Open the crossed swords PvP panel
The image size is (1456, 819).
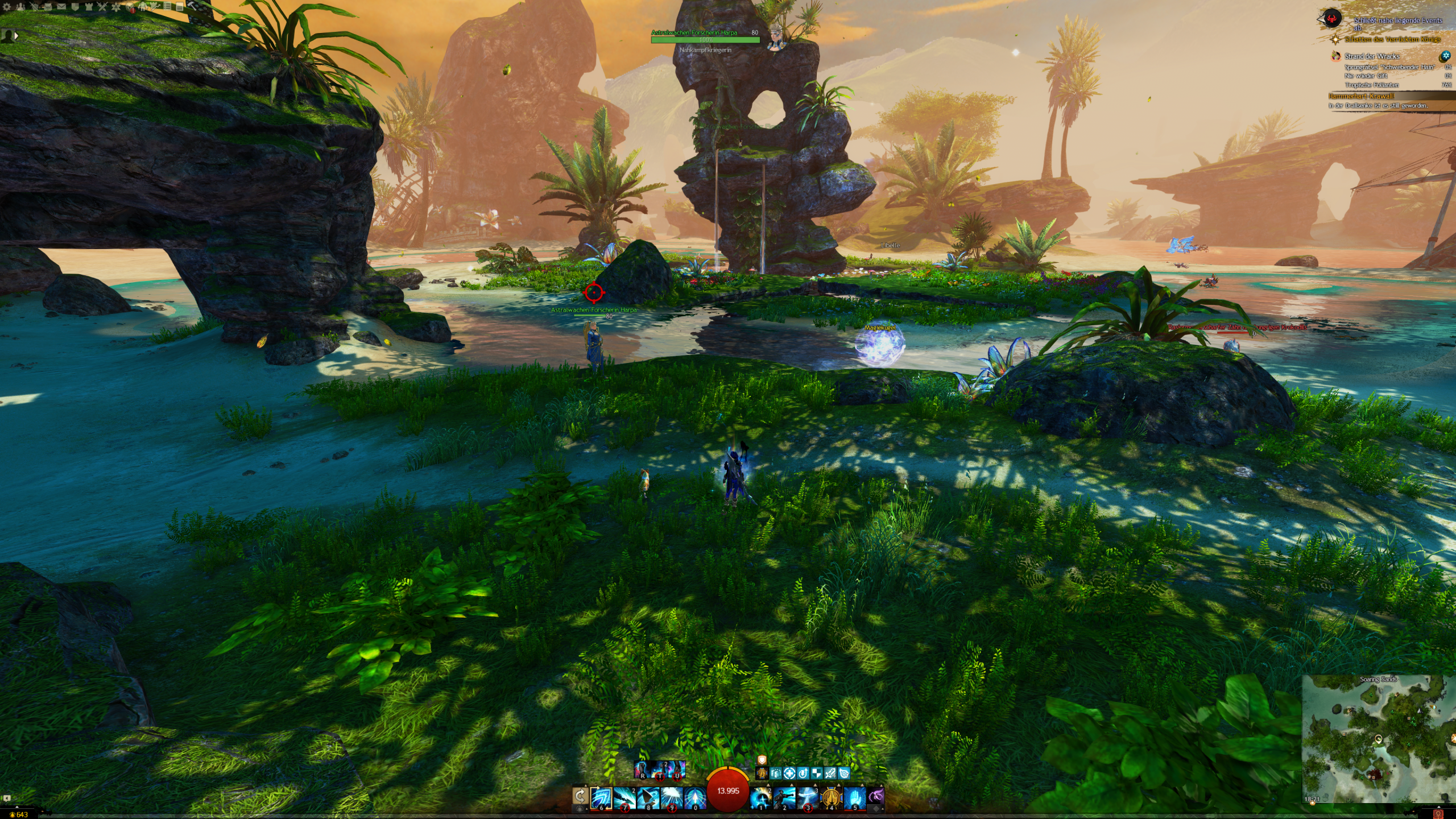coord(102,7)
